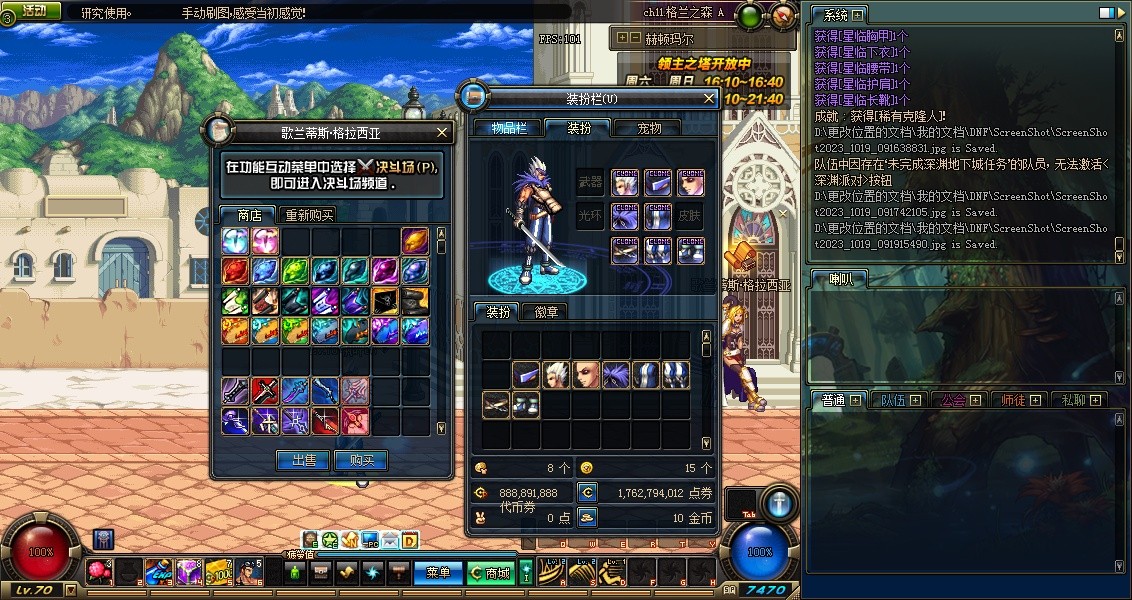
Task: Close the 歌兰蒂斯·格拉西亚 shop window
Action: pyautogui.click(x=443, y=132)
